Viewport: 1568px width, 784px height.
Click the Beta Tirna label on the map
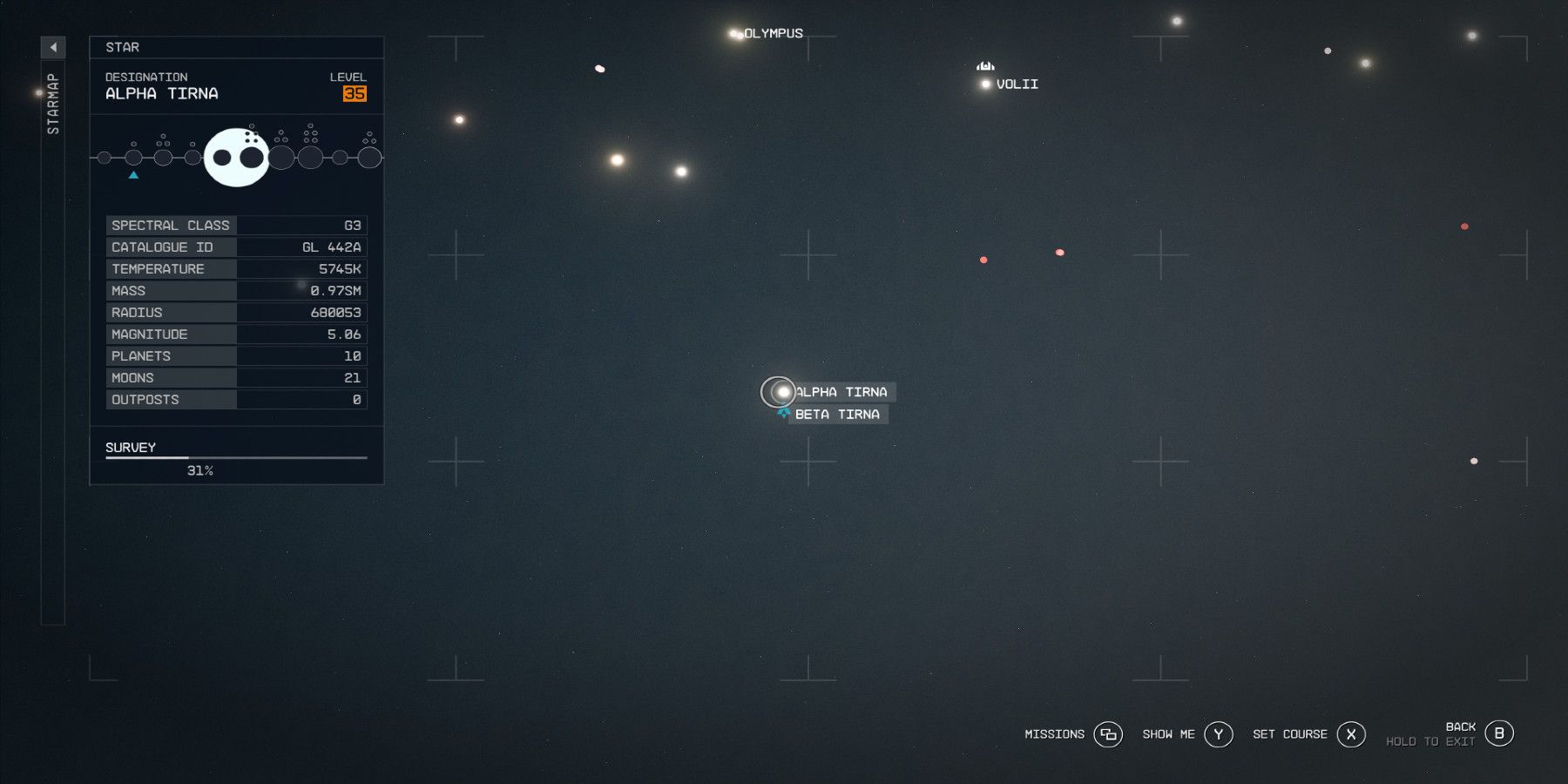pos(837,414)
